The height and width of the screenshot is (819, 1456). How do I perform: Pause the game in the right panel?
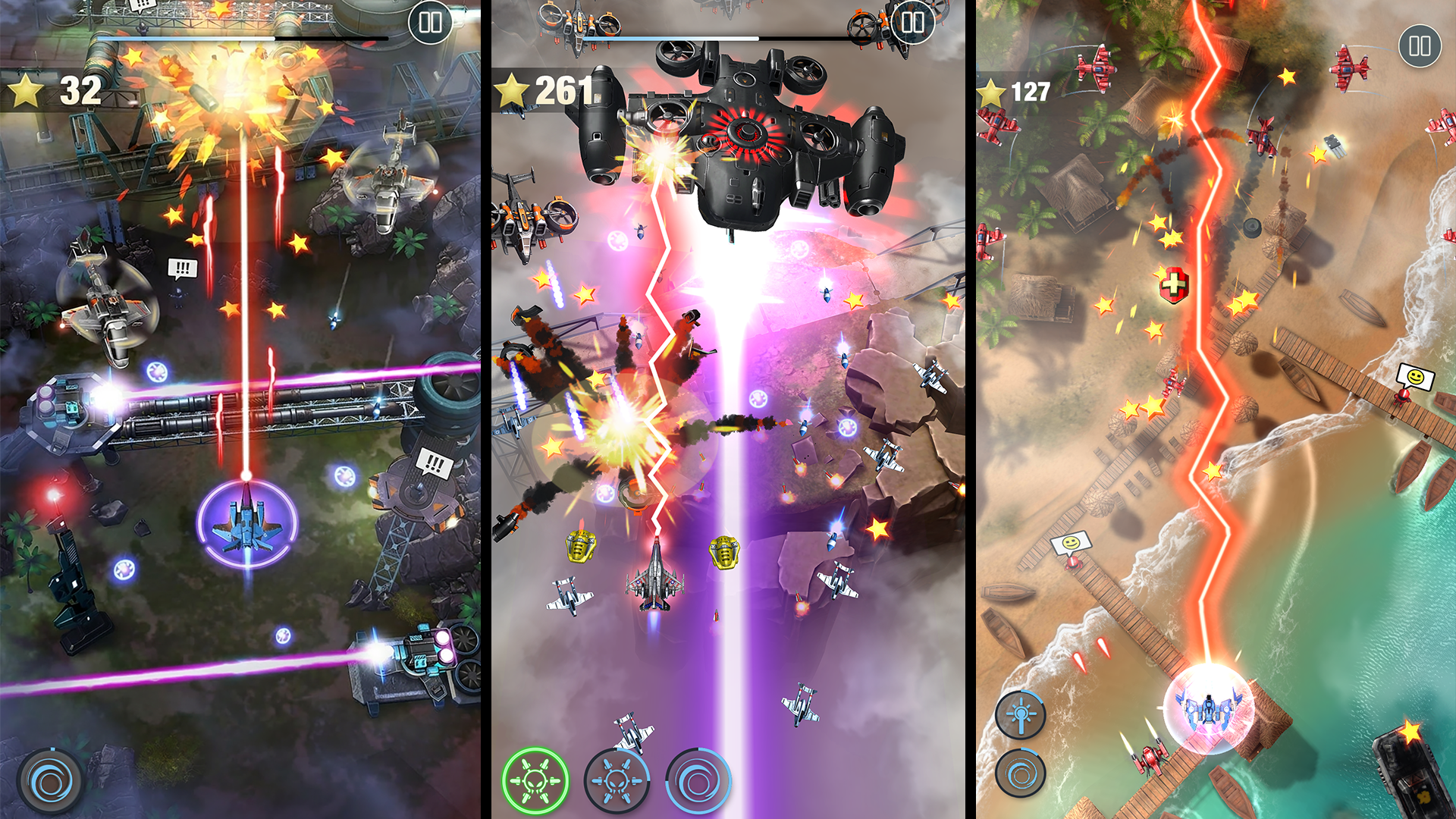(1421, 45)
